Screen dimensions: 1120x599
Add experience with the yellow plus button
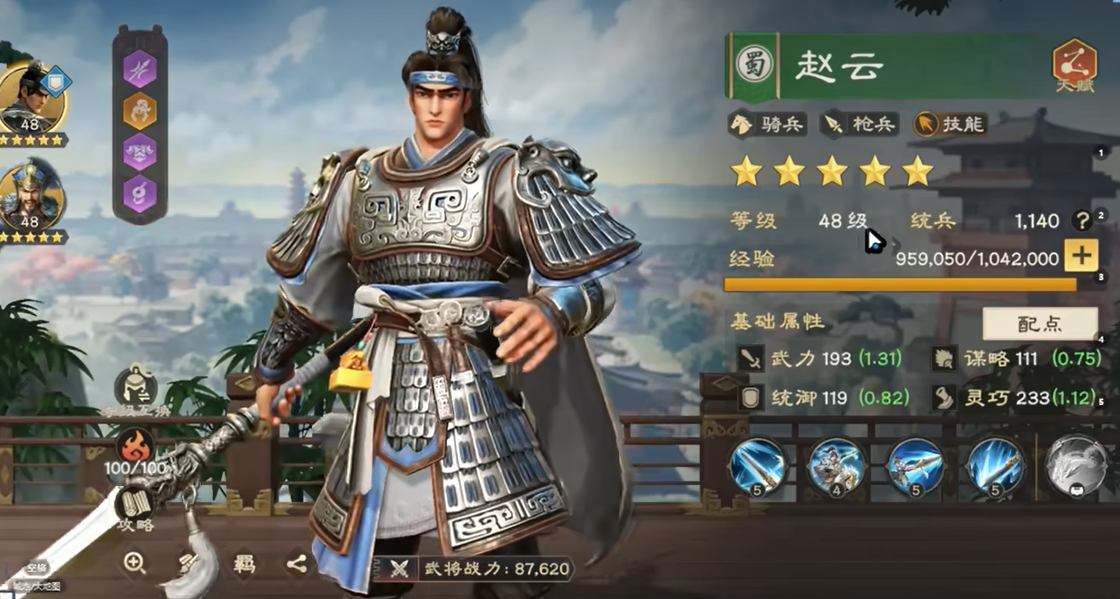coord(1080,257)
